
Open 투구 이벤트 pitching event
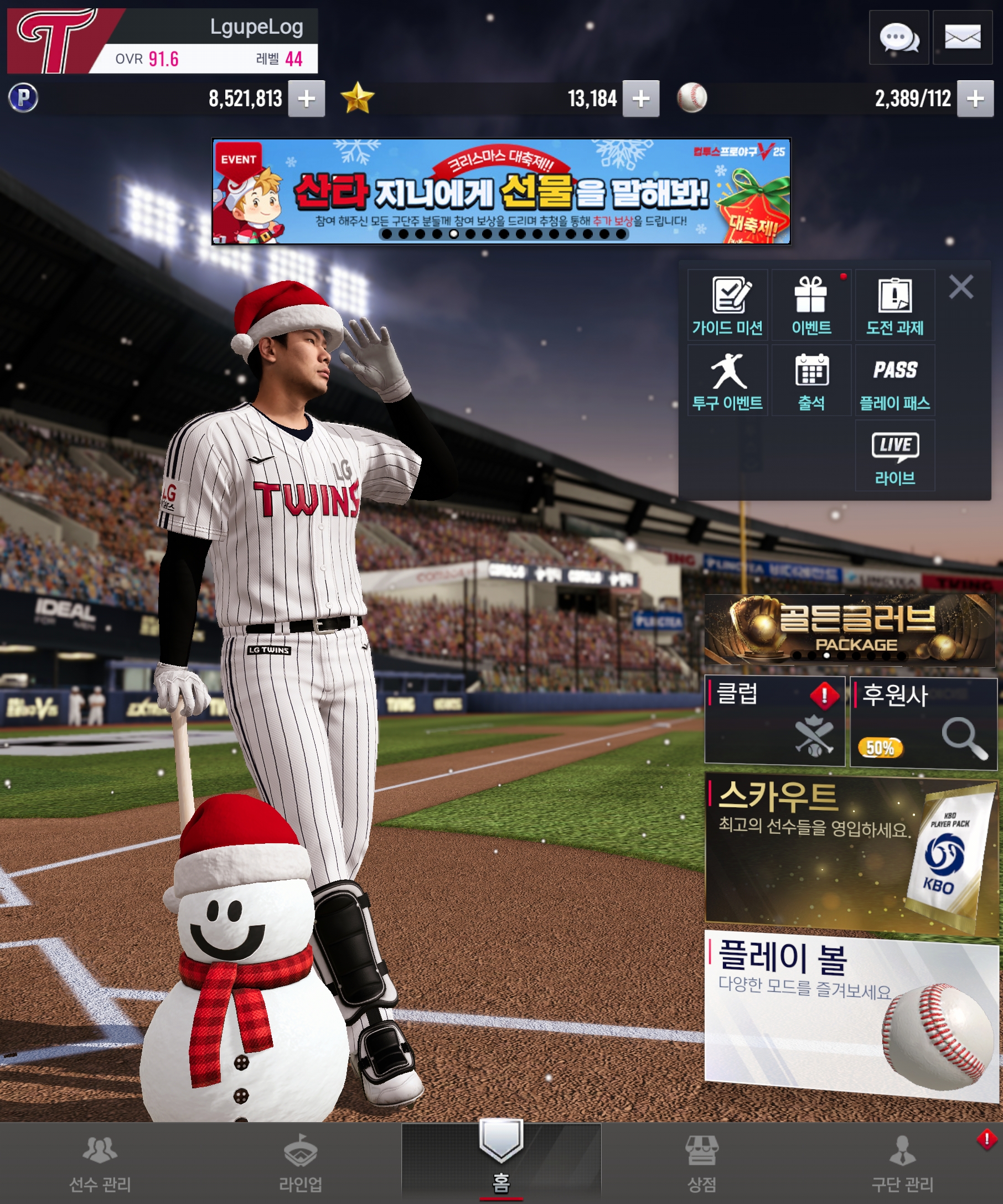[x=727, y=381]
